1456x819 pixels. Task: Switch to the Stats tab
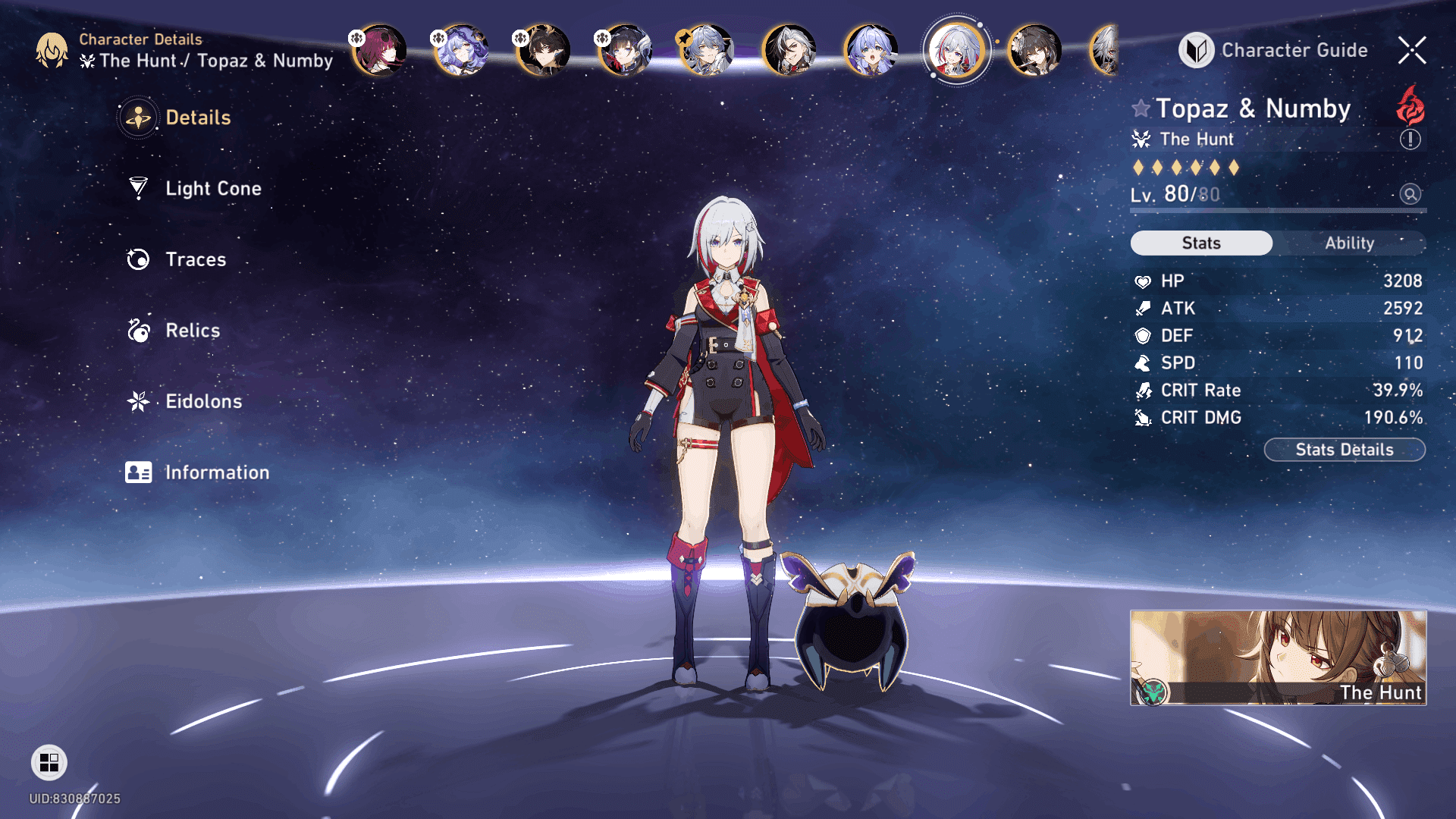[1201, 243]
